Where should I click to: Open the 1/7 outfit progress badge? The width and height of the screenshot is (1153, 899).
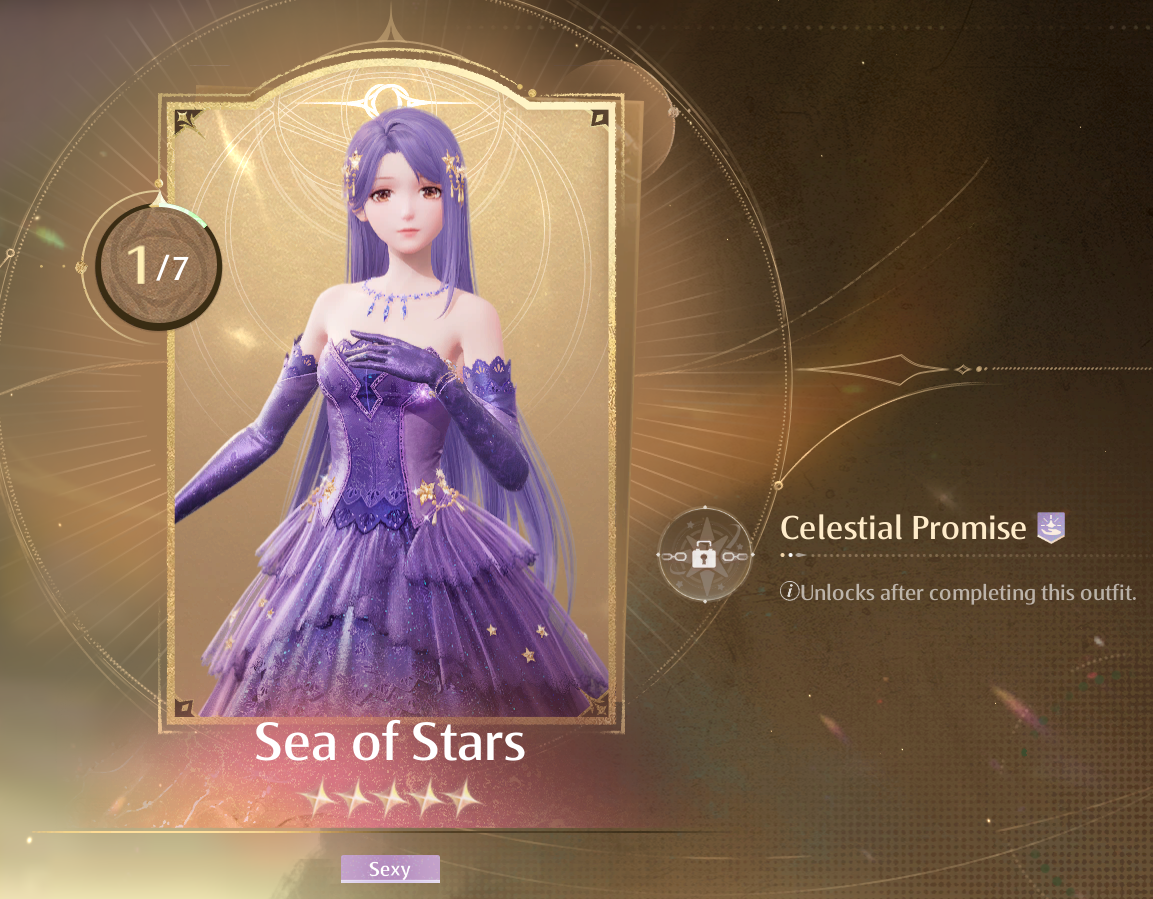coord(157,267)
